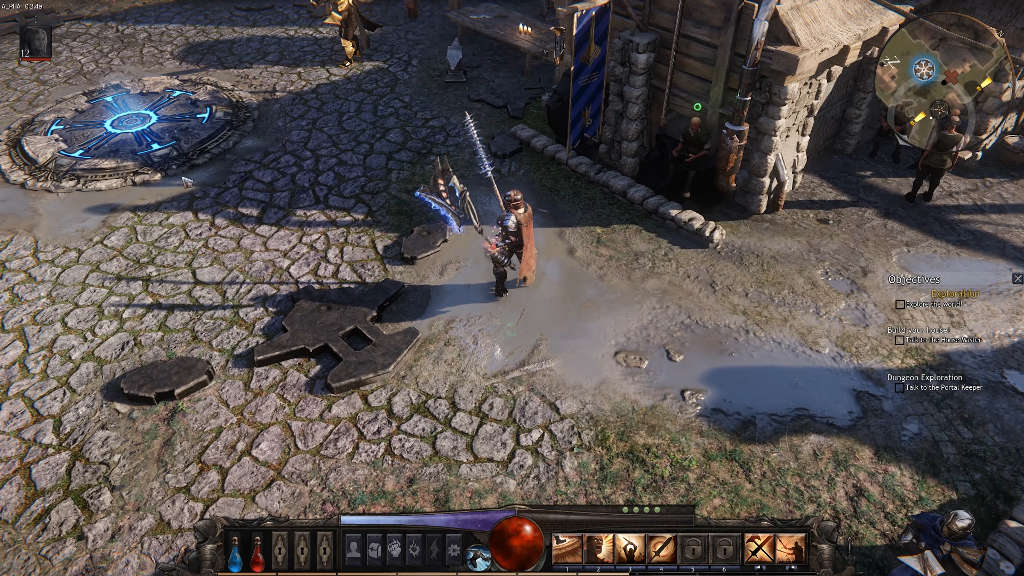Use the rightmost skill on the bar
Image resolution: width=1024 pixels, height=576 pixels.
coord(790,548)
